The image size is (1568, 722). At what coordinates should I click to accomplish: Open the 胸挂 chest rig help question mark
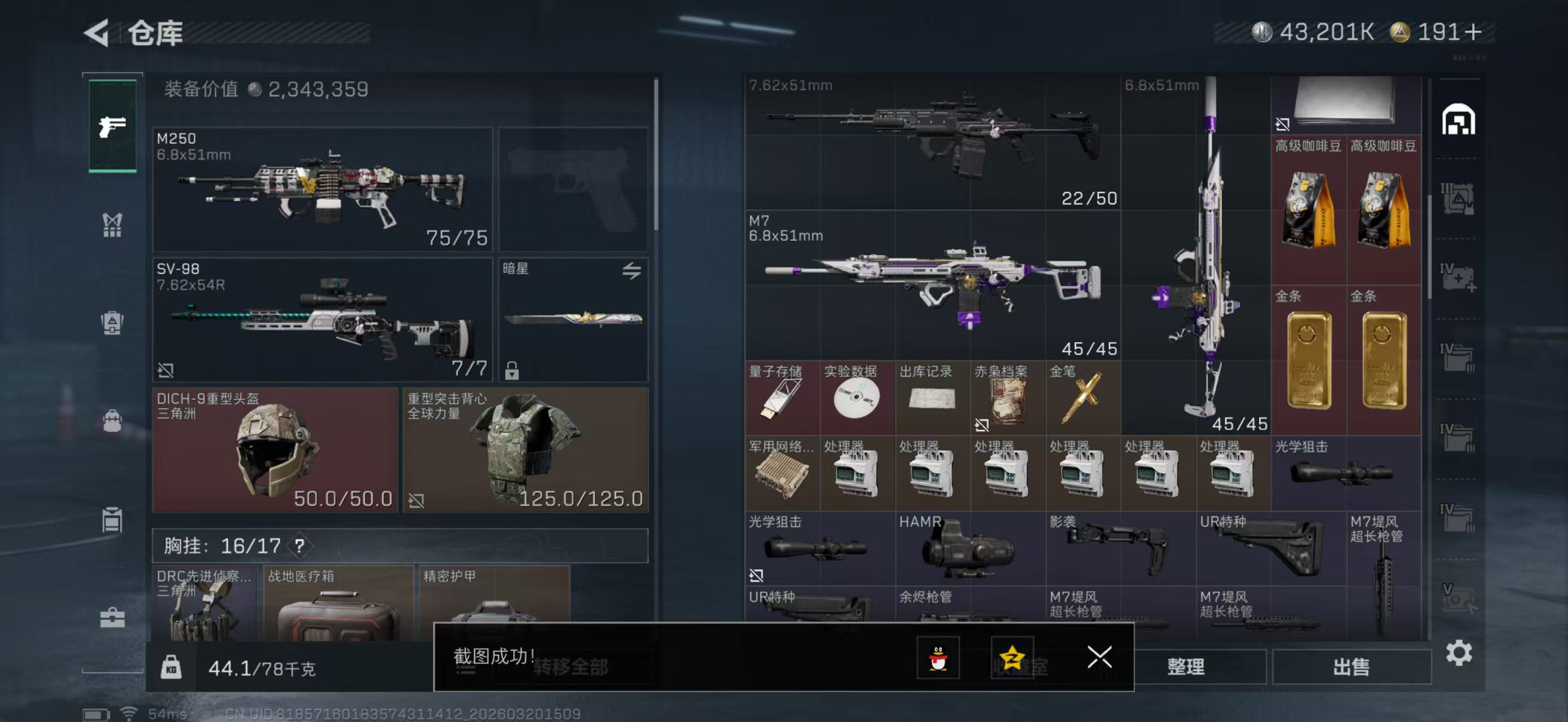pos(299,546)
